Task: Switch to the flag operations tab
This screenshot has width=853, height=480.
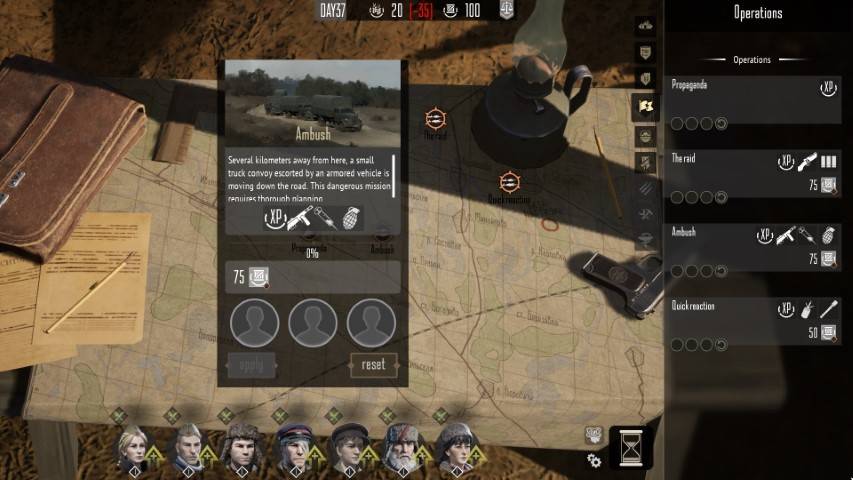Action: (646, 106)
